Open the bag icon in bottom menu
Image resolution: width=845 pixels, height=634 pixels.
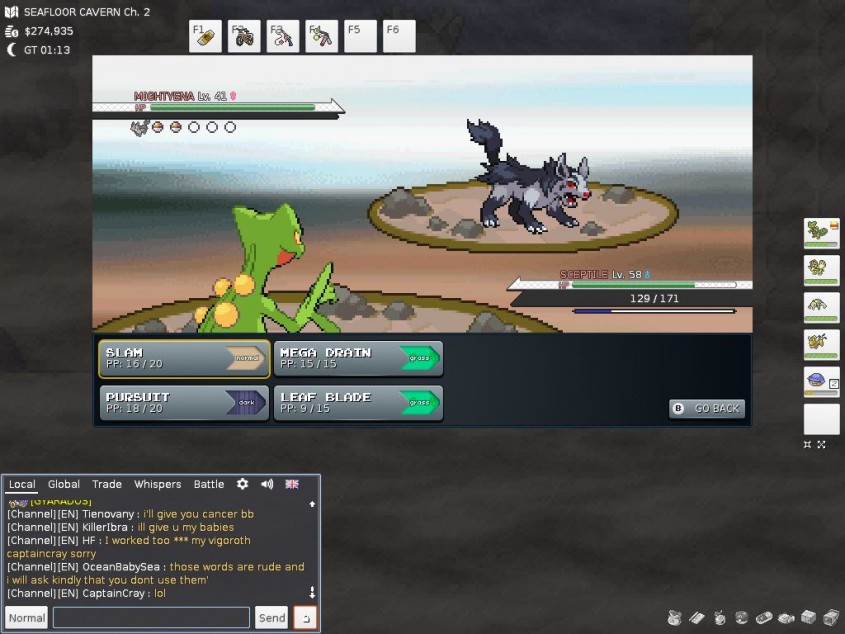[674, 617]
